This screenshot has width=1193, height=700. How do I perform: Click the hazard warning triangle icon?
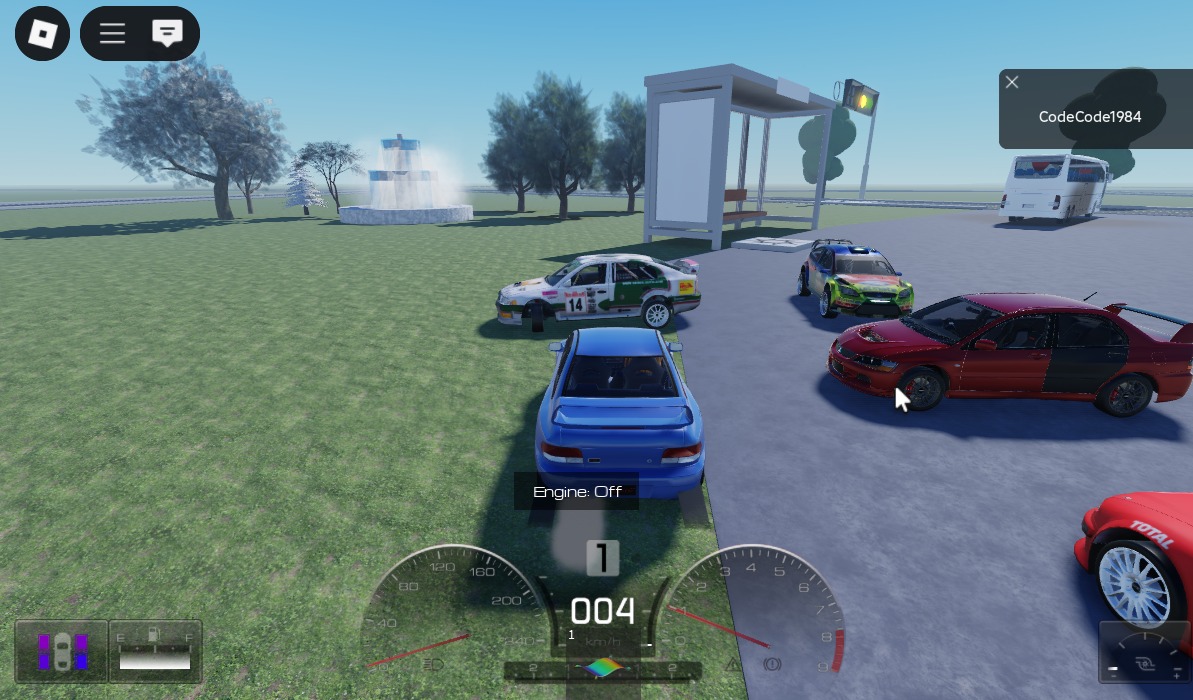coord(733,664)
